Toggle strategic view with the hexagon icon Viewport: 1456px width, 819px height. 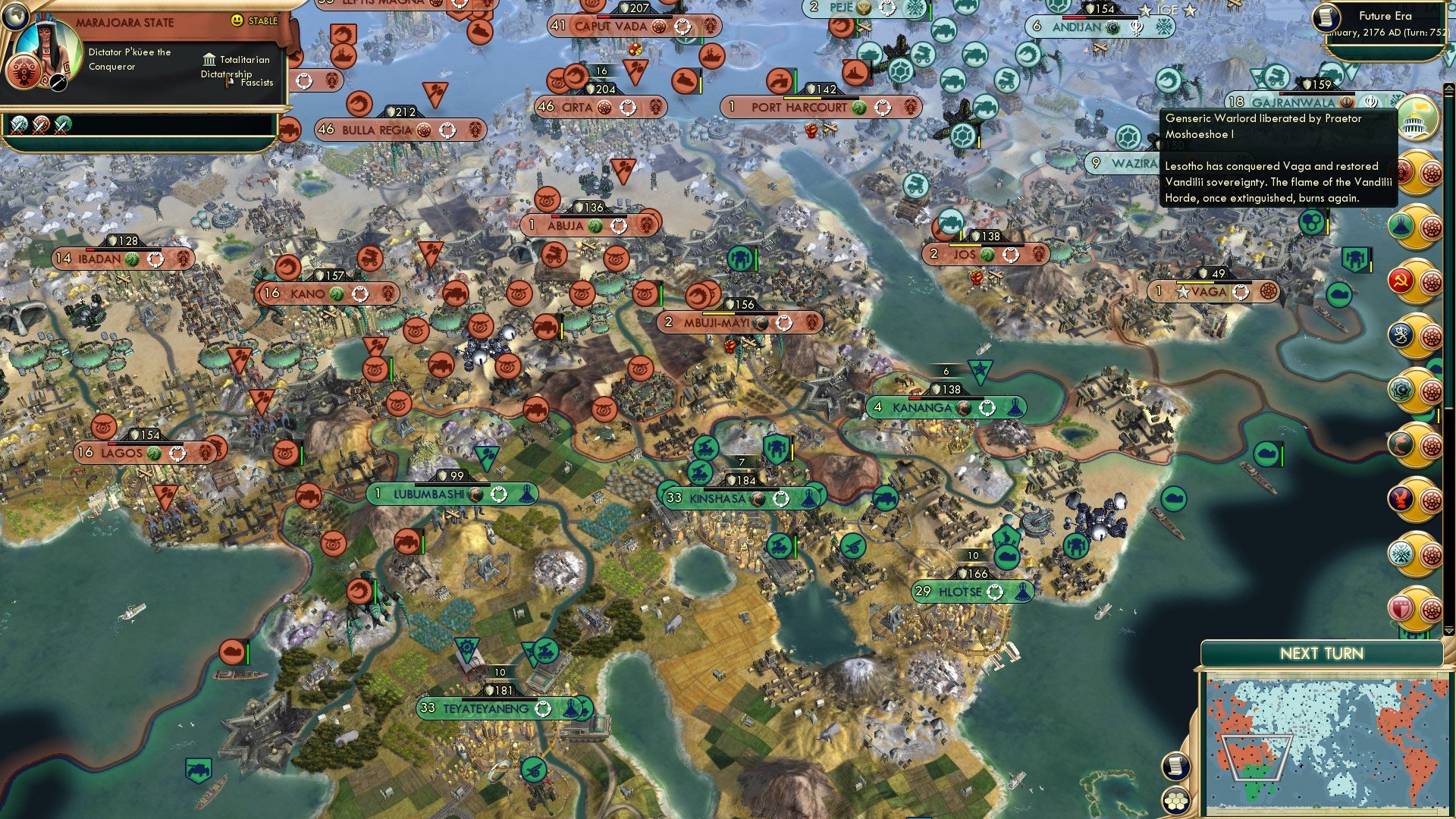[1177, 800]
